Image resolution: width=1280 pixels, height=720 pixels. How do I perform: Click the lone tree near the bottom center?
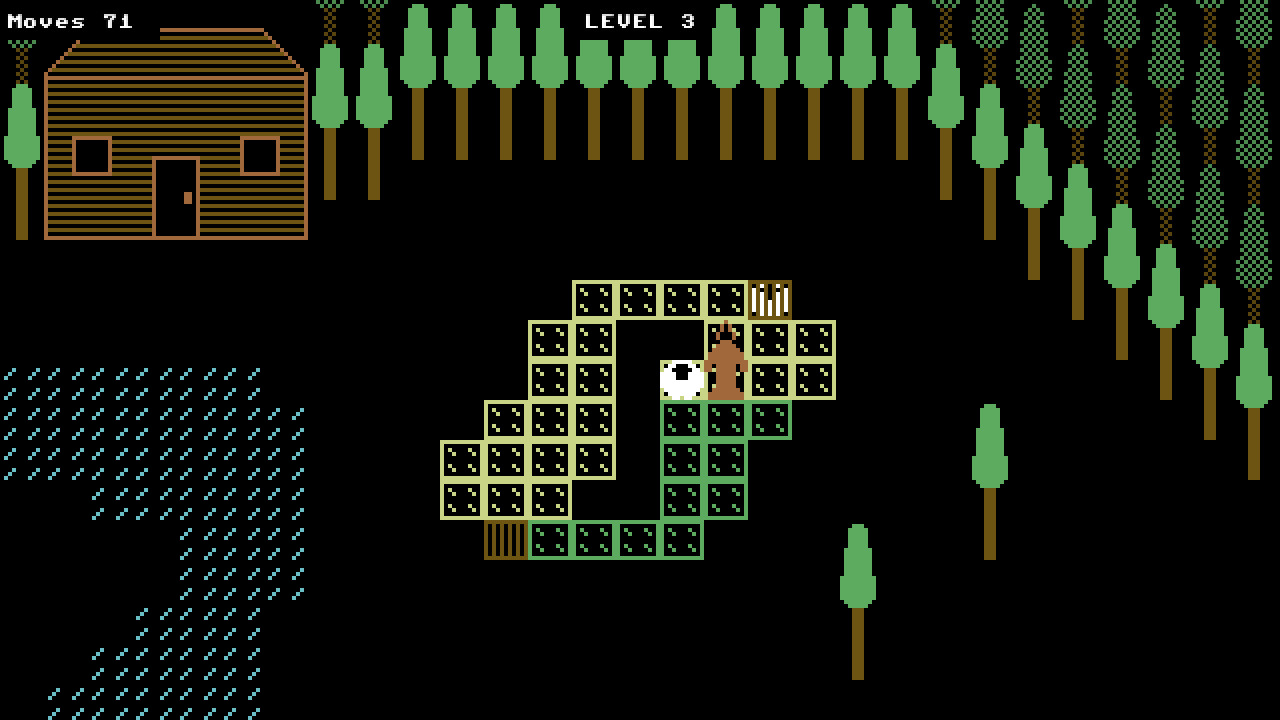coord(859,570)
